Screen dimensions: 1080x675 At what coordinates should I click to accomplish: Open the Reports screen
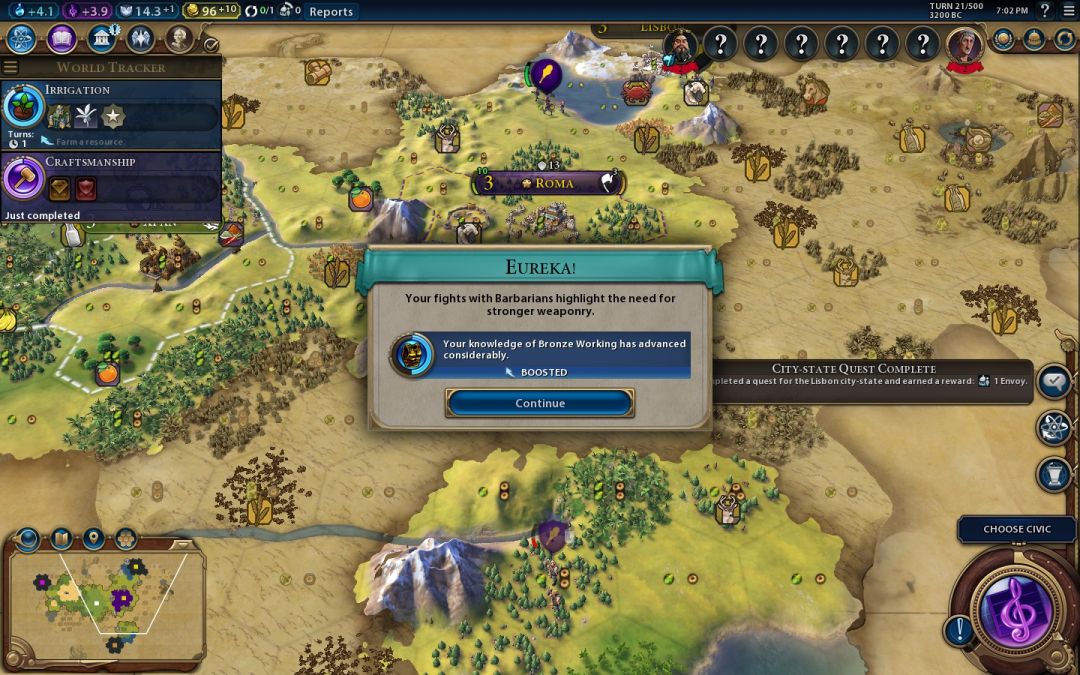331,12
